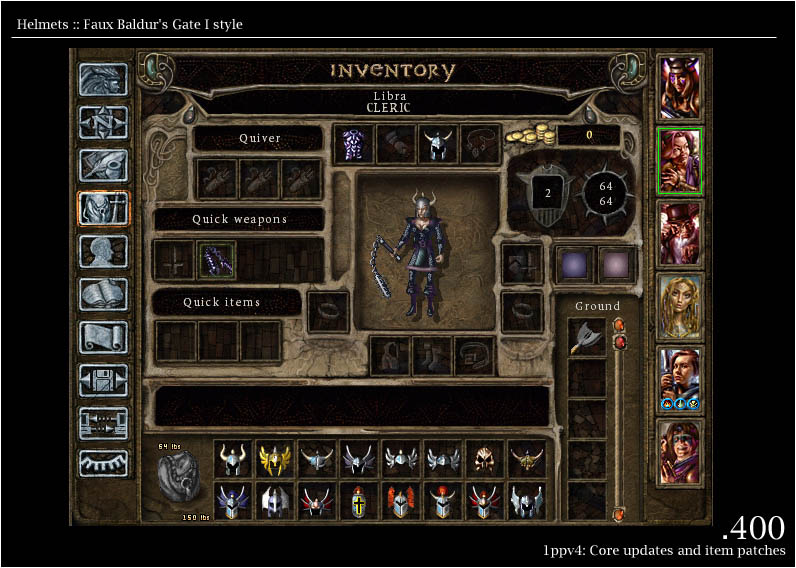Select the helmet with a yellow cross
Viewport: 796px width, 568px height.
click(359, 500)
